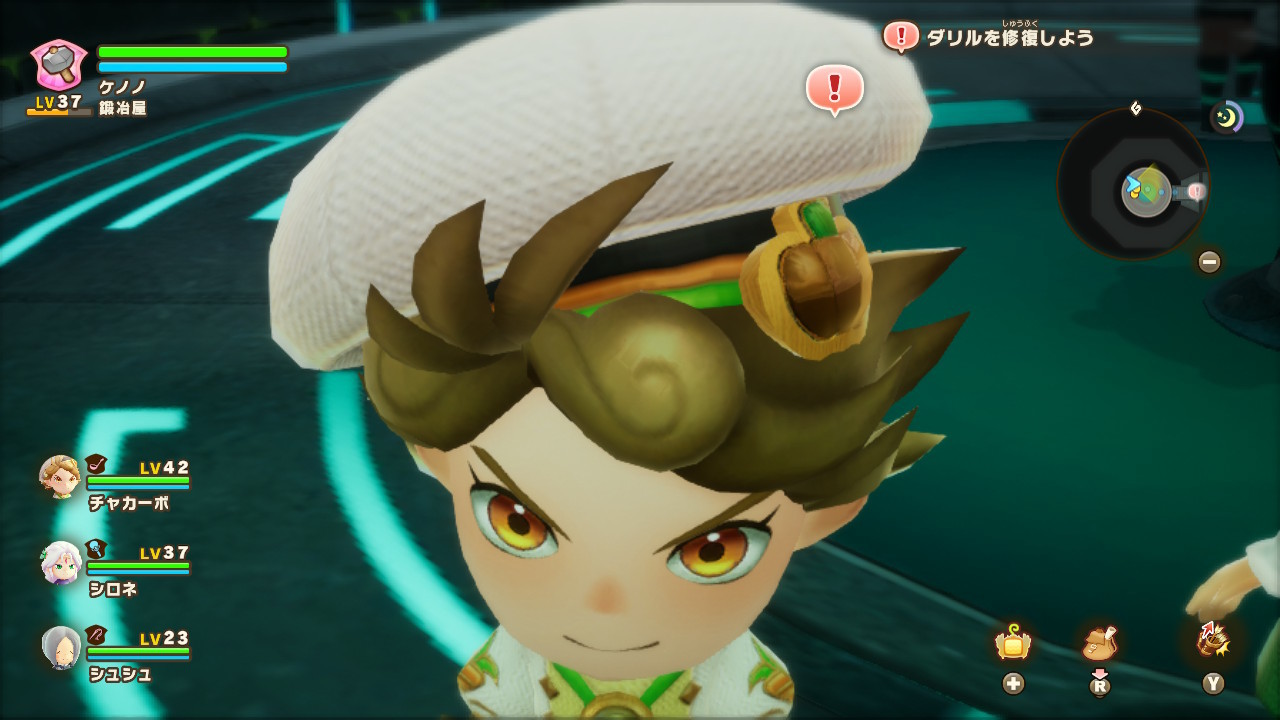The image size is (1280, 720).
Task: Use the arrow quiver skill icon
Action: tap(1212, 641)
